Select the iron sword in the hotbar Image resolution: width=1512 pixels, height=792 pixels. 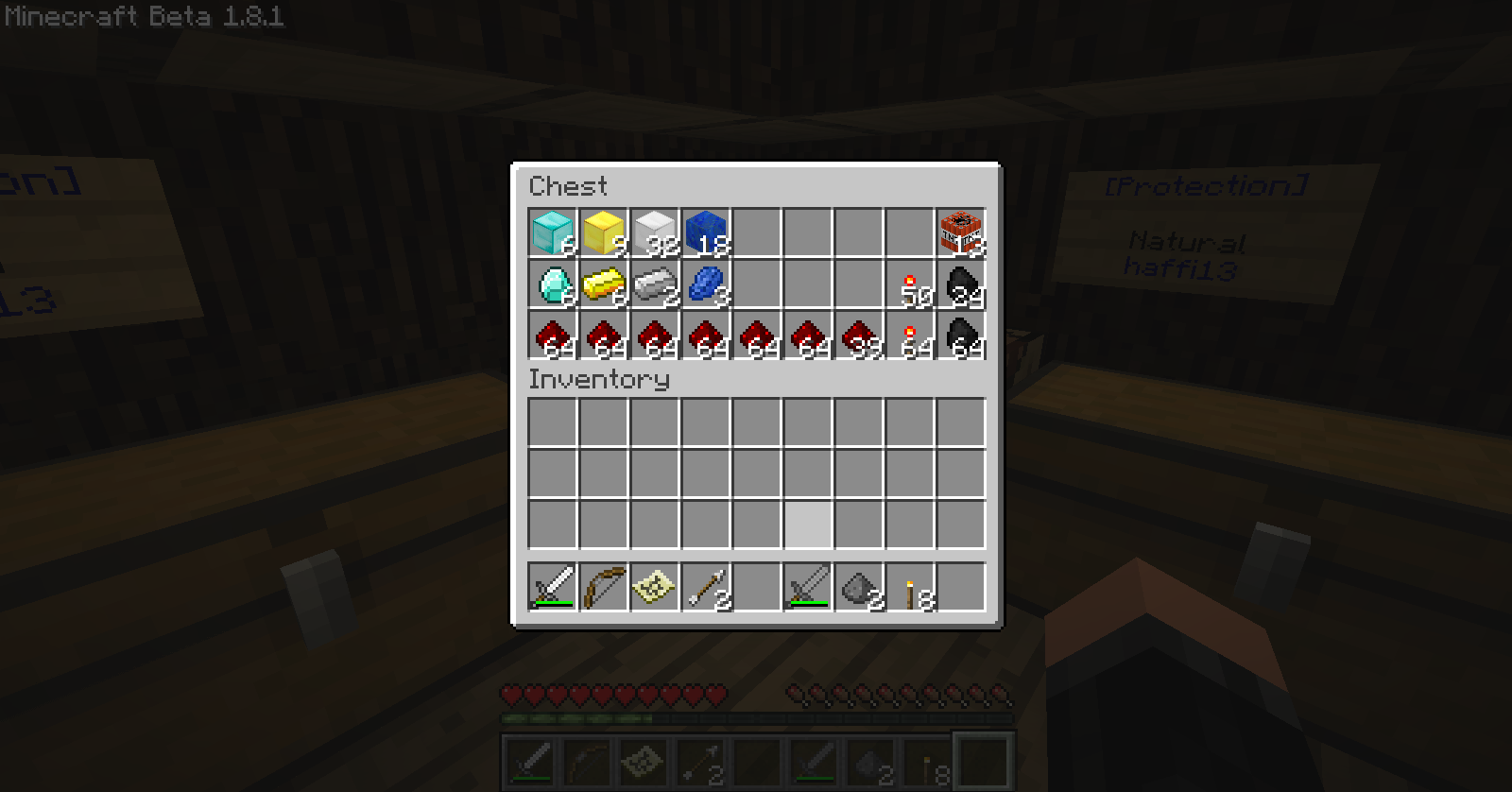(x=553, y=587)
